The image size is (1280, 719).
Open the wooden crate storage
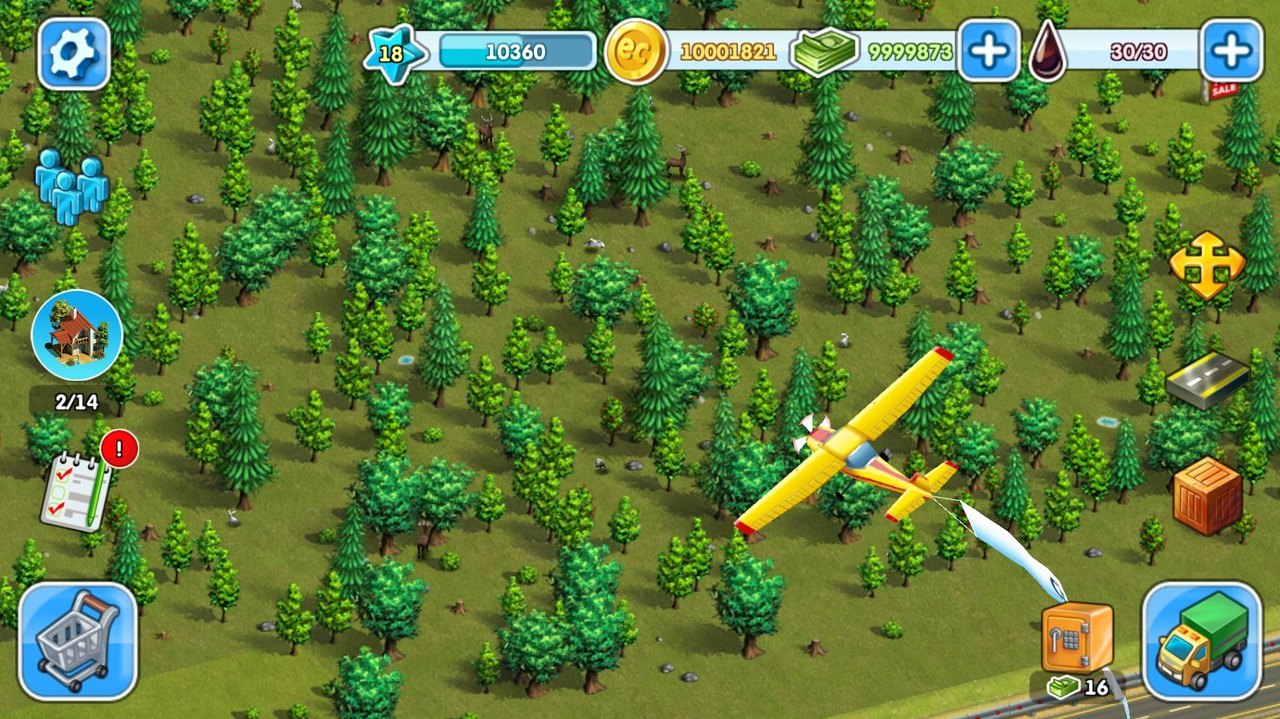click(1207, 495)
